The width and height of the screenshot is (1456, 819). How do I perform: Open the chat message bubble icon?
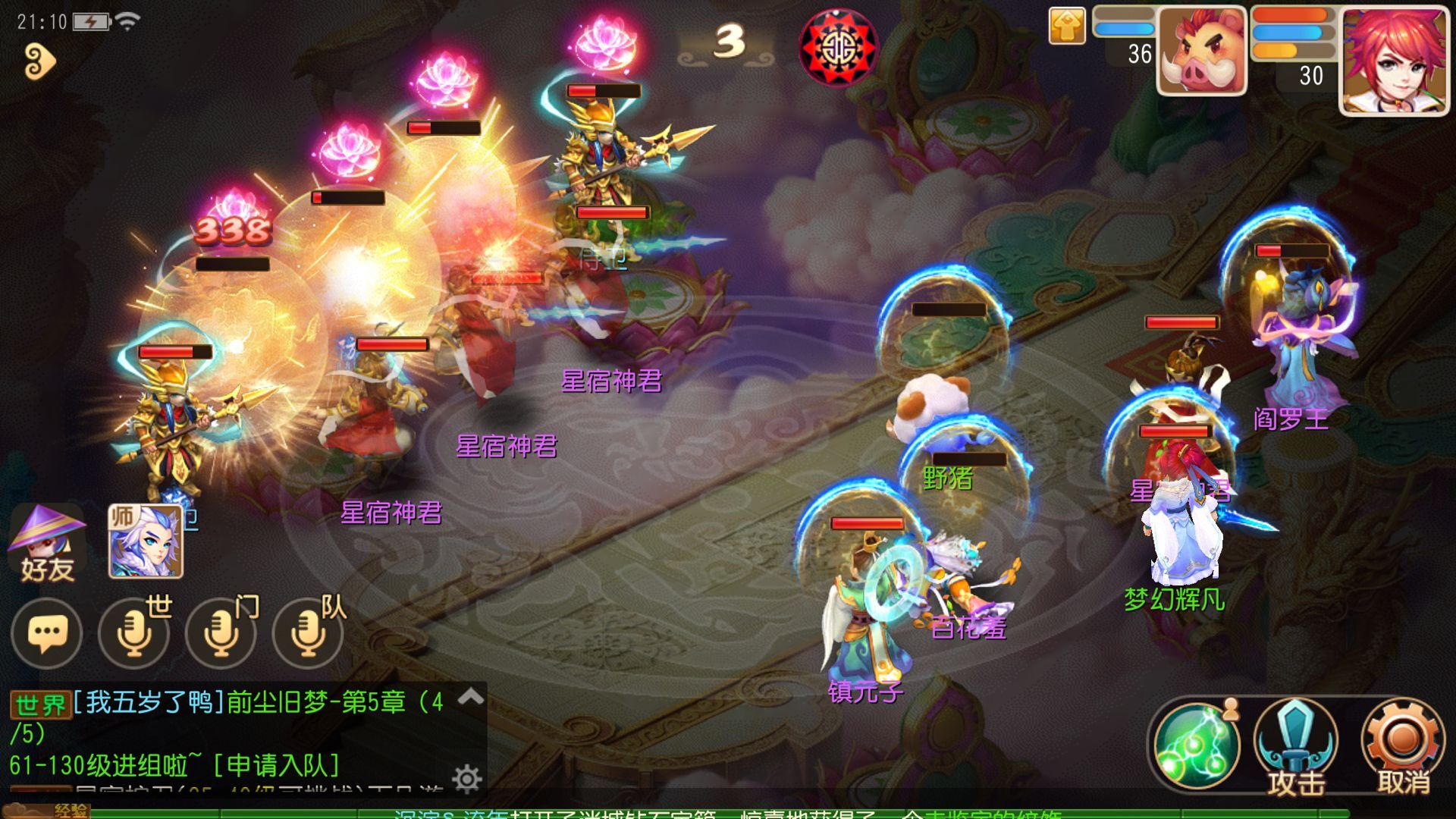point(47,635)
